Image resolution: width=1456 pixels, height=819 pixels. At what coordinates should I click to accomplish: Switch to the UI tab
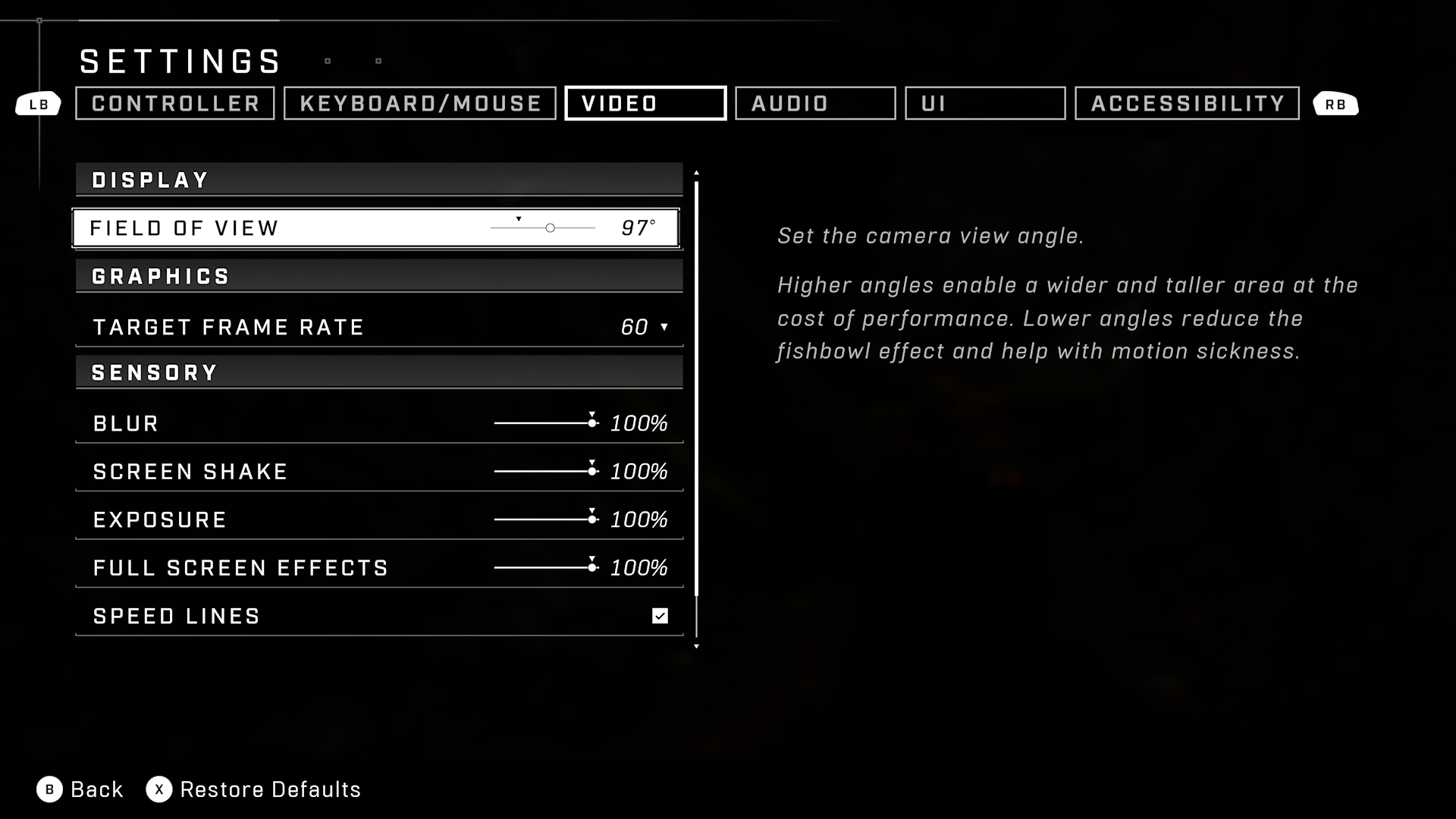pos(985,103)
